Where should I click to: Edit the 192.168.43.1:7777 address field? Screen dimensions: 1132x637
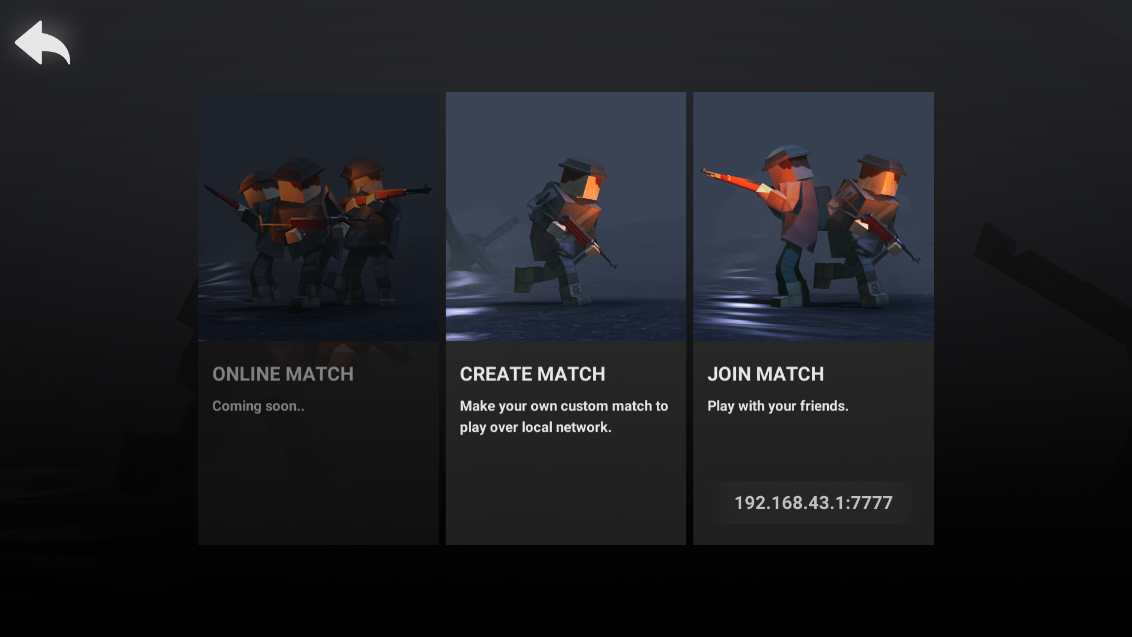(x=813, y=503)
